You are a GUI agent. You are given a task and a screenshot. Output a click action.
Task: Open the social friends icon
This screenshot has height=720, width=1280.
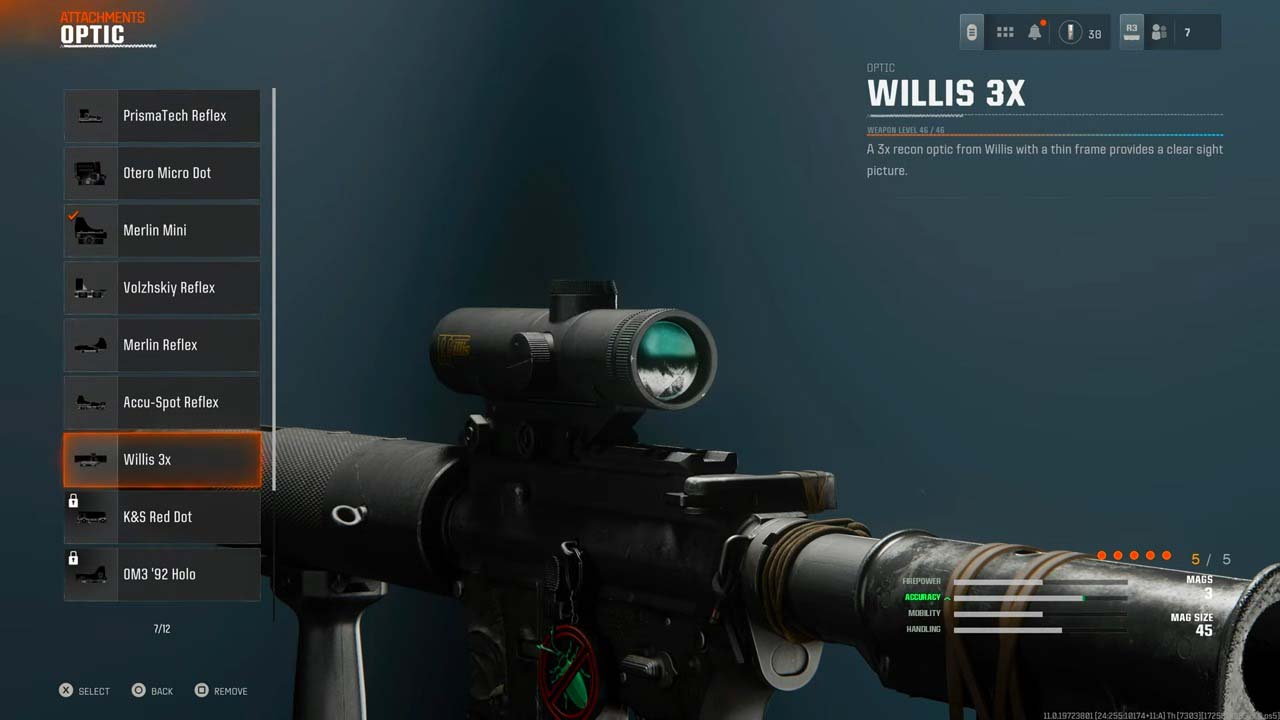click(1159, 33)
